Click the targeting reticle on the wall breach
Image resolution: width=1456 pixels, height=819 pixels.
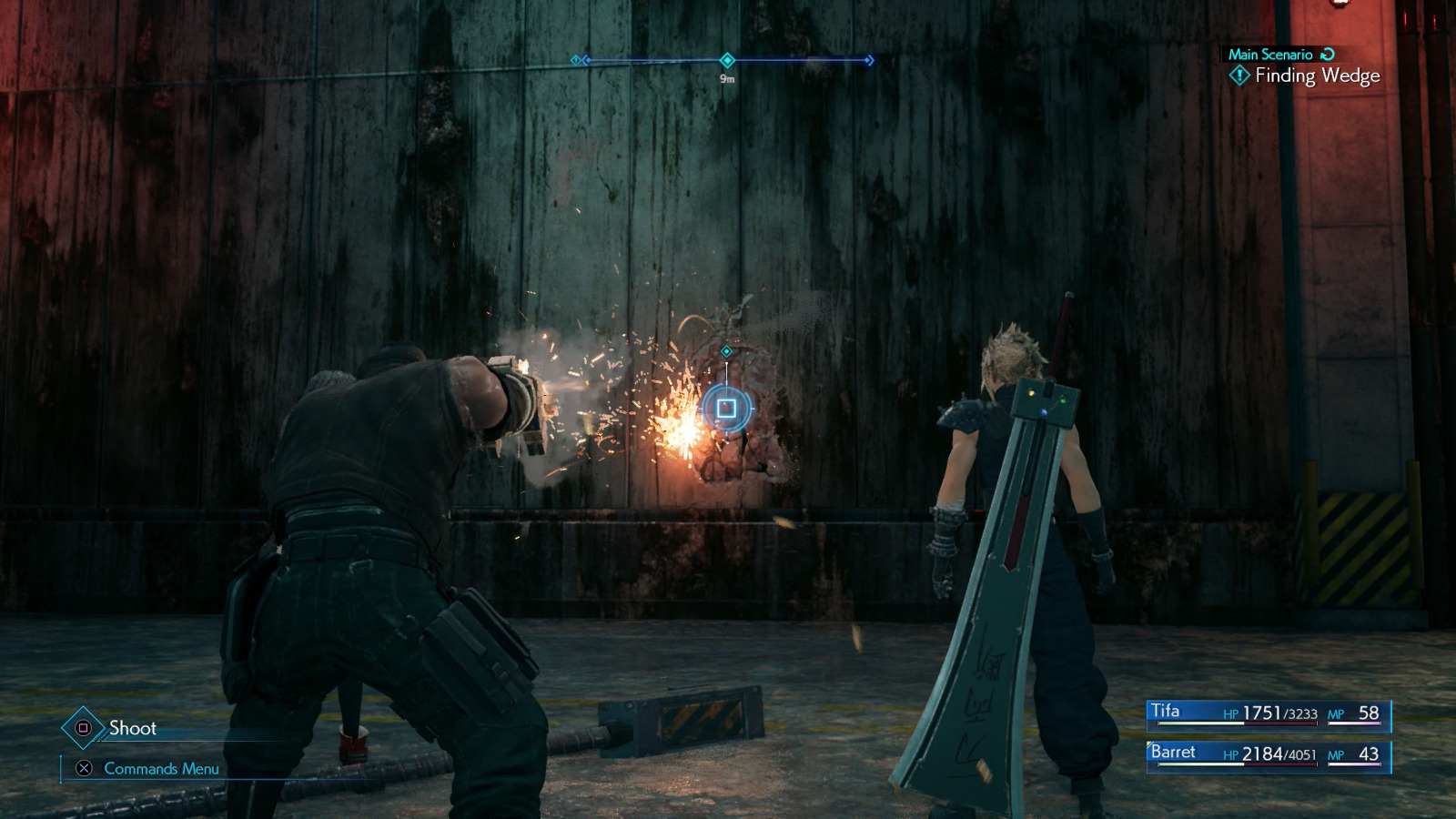click(726, 408)
